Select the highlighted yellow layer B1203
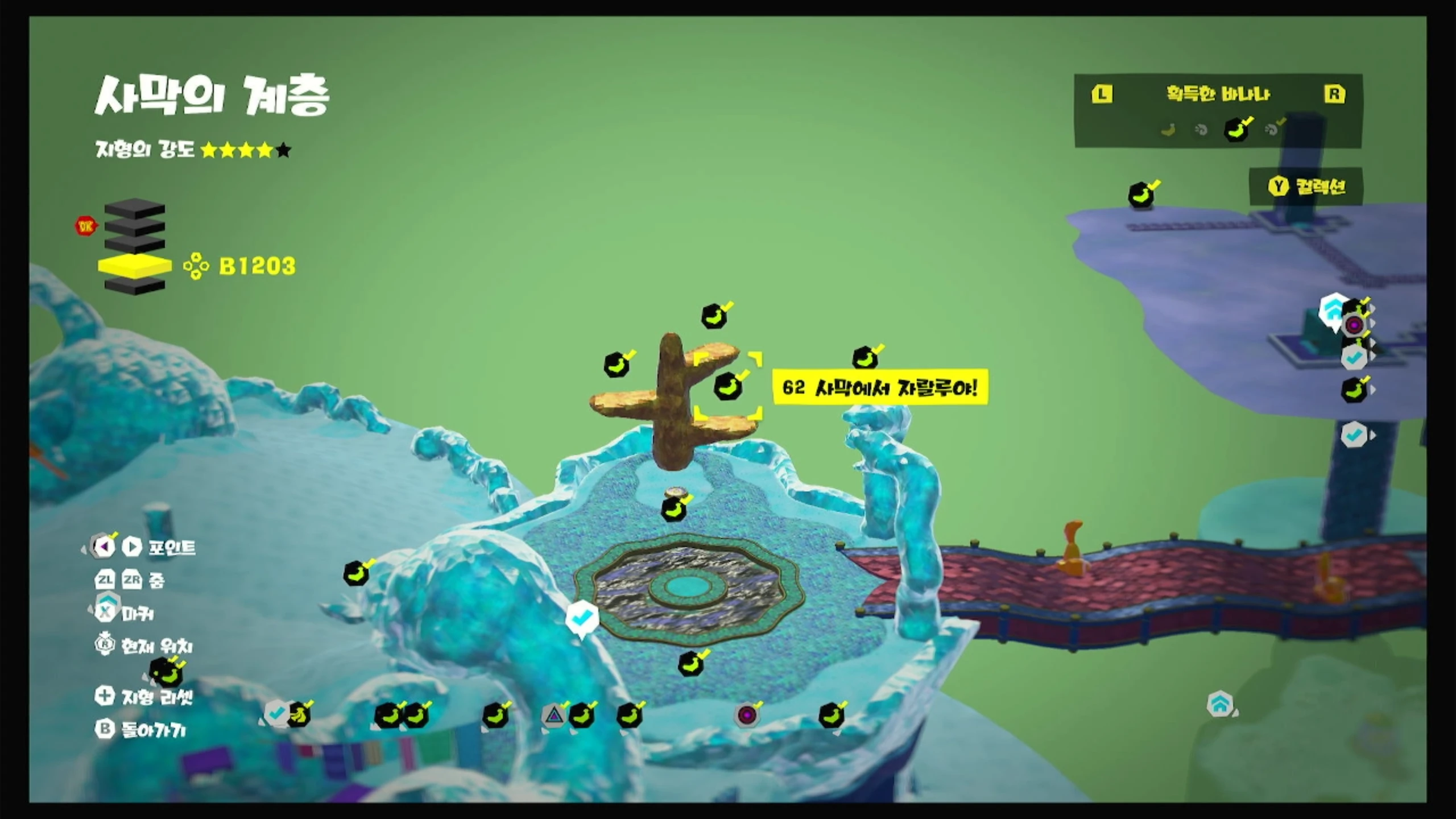Screen dimensions: 1456x819 (x=135, y=266)
